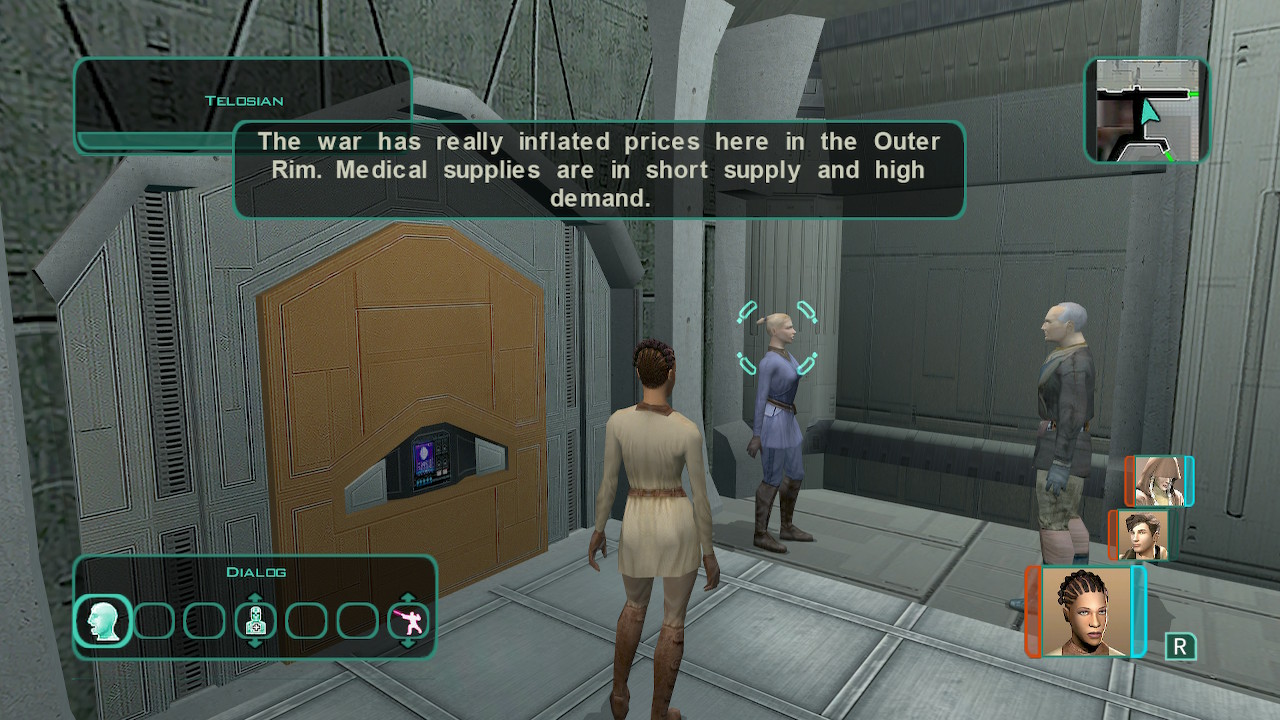Select the Dialog head icon
The image size is (1280, 720).
[103, 621]
